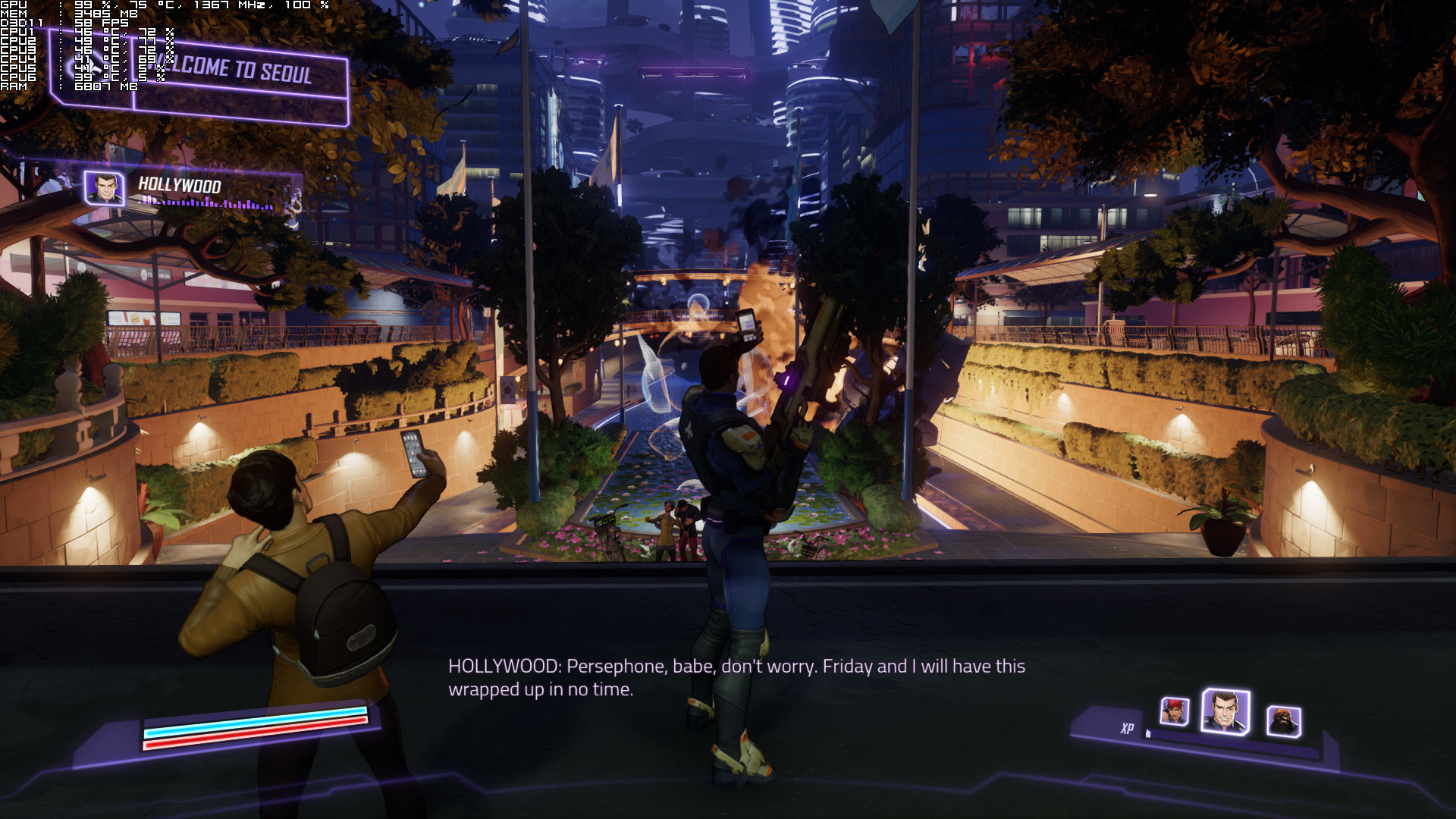Viewport: 1456px width, 819px height.
Task: Switch to the red-bandana agent Fortune
Action: [1174, 711]
